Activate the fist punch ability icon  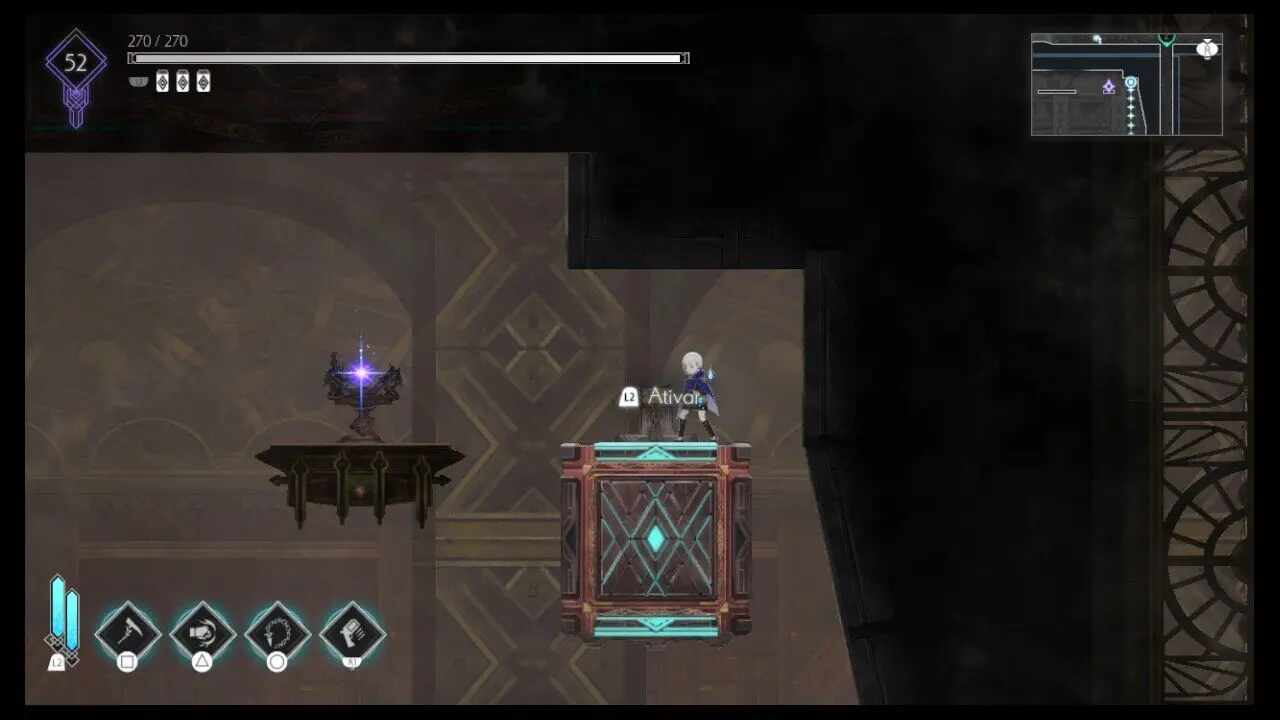tap(203, 631)
